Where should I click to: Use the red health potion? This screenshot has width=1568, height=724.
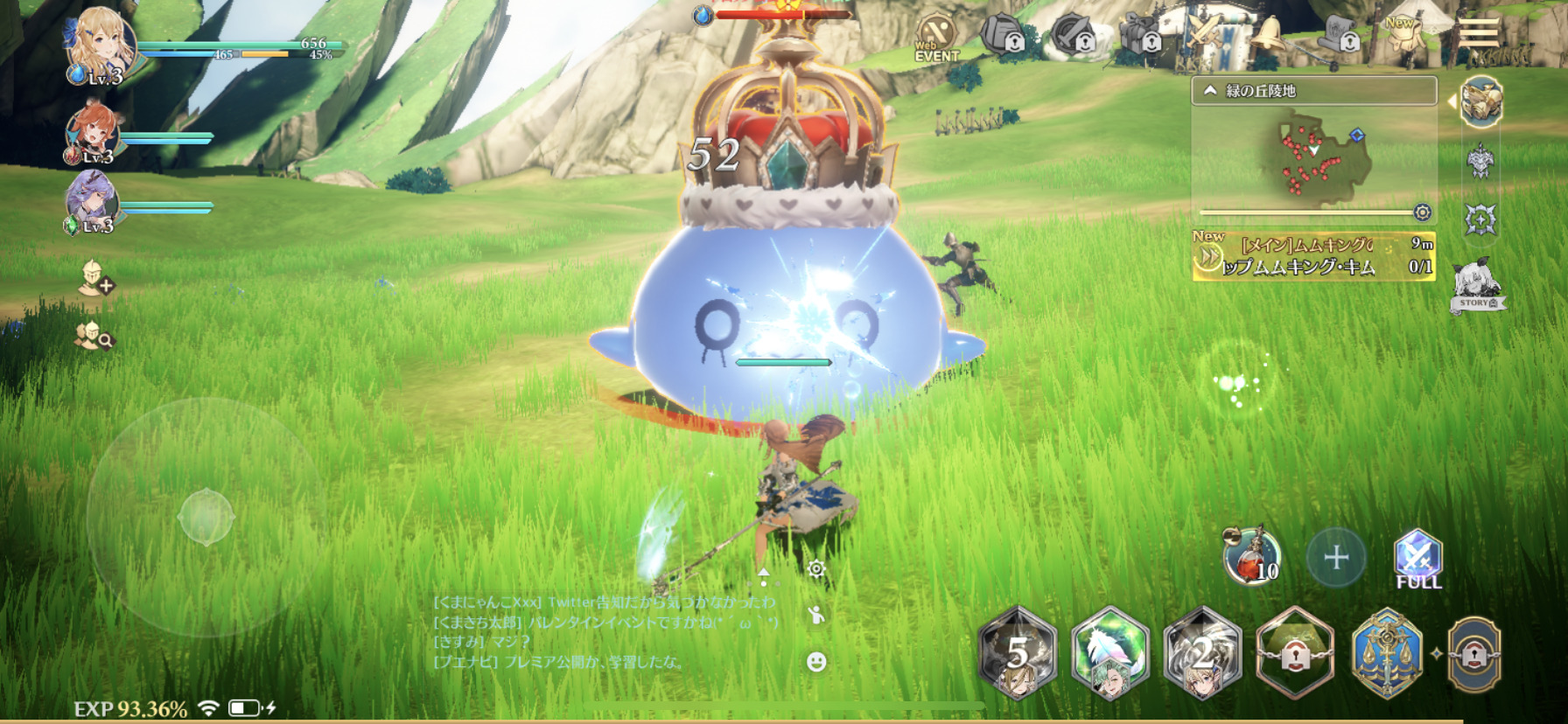1251,556
